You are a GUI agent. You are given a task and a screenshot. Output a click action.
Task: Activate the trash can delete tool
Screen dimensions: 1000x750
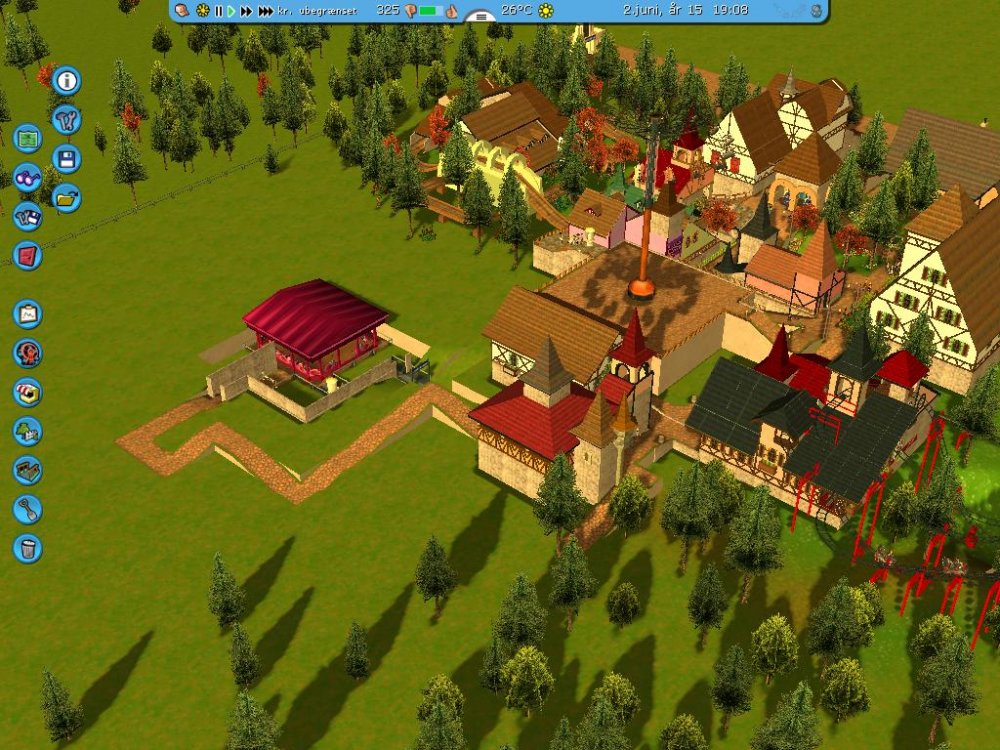point(28,548)
